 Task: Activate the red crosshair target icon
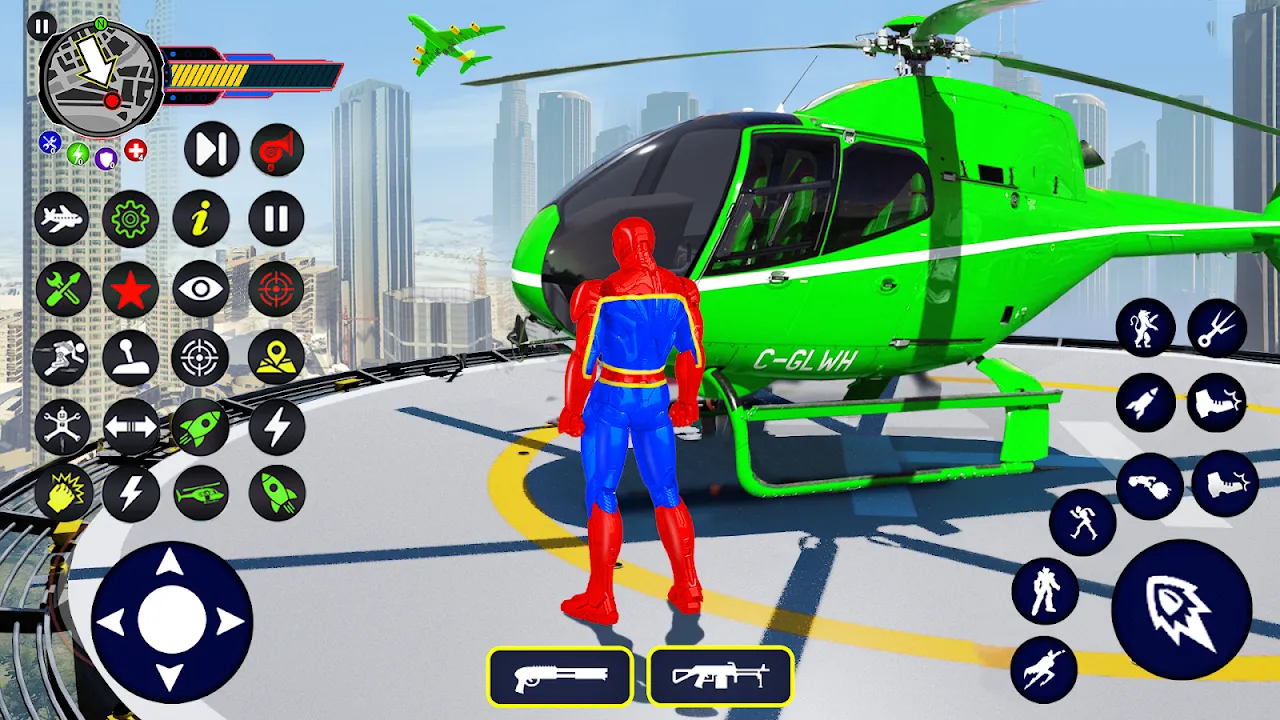pyautogui.click(x=276, y=290)
